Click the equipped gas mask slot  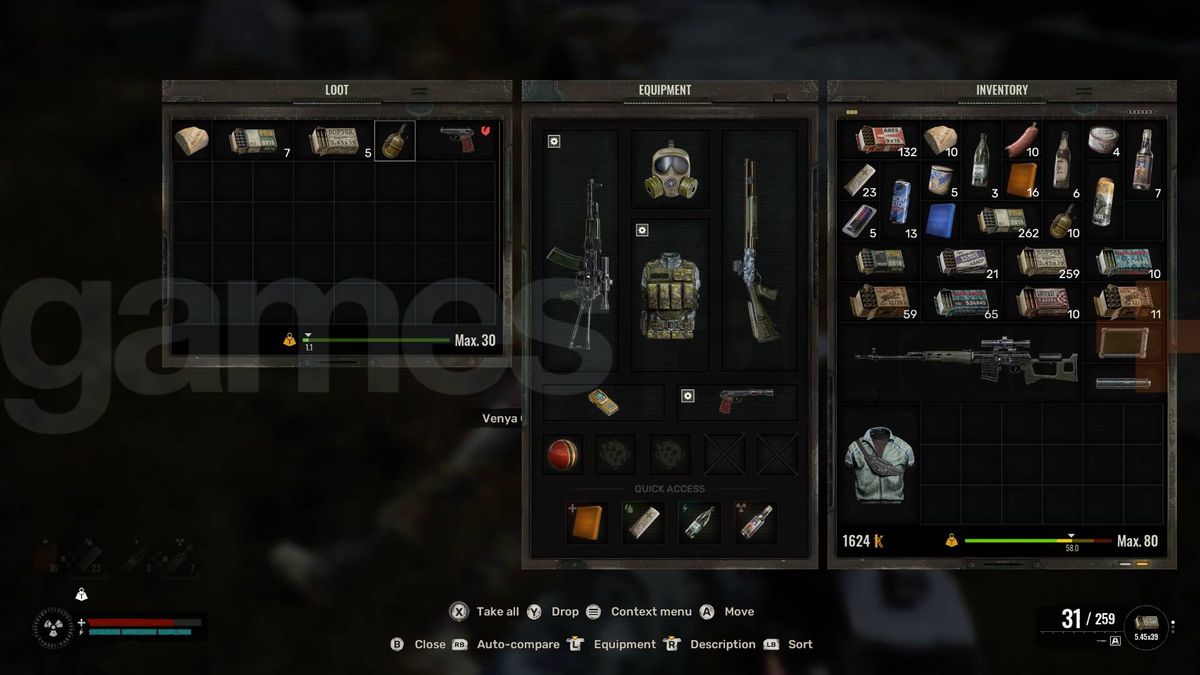tap(669, 169)
